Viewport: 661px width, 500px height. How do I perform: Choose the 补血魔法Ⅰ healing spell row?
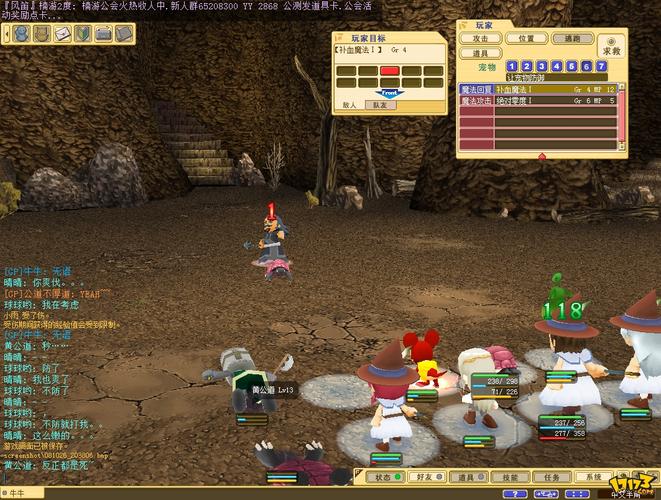[538, 89]
